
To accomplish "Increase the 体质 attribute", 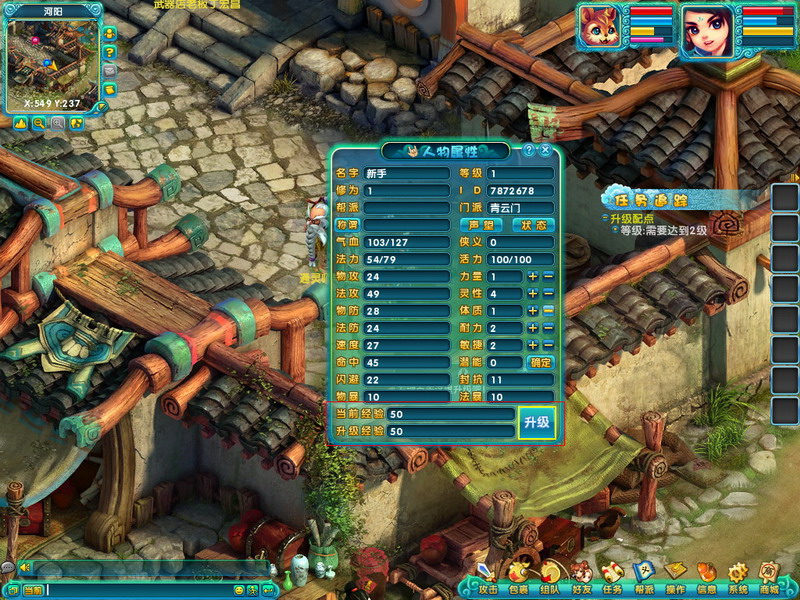I will click(533, 310).
